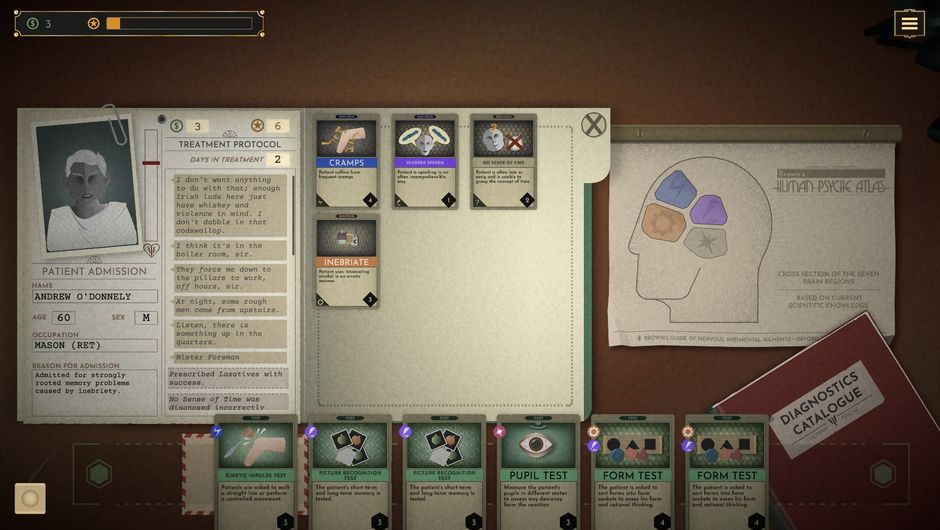
Task: Select the grey brain region on the atlas
Action: click(x=705, y=241)
